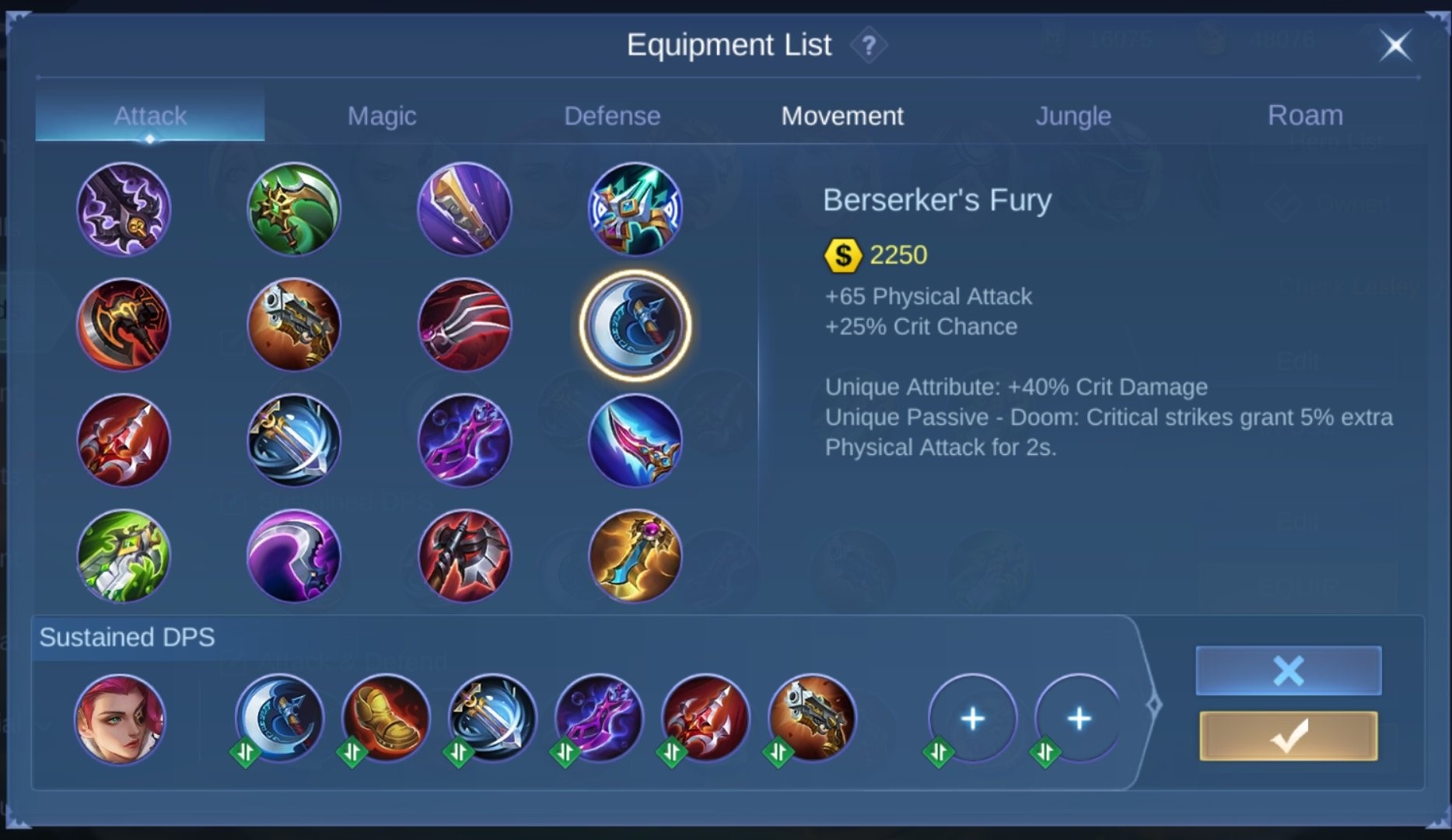Open the Jungle equipment tab
The height and width of the screenshot is (840, 1452).
pyautogui.click(x=1073, y=115)
